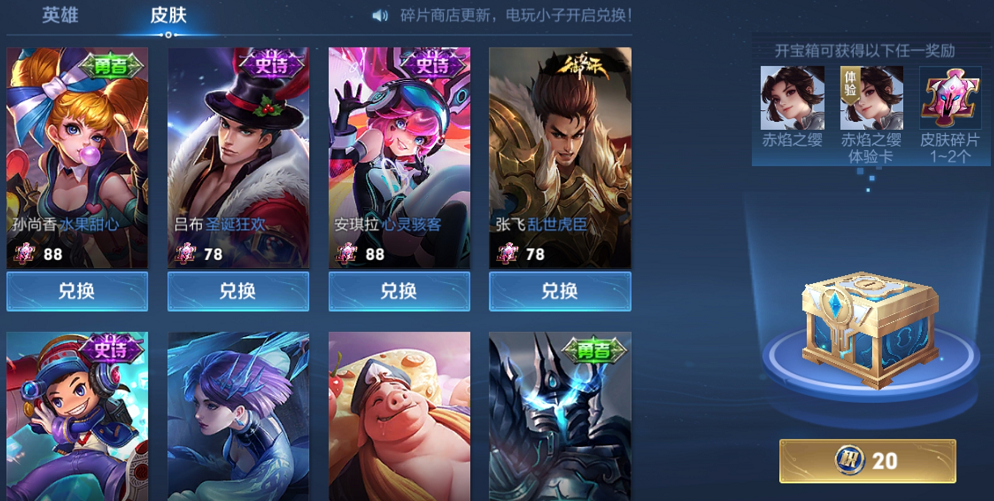
Task: Exchange fragments for 吕布 圣诞狂欢
Action: (x=238, y=291)
